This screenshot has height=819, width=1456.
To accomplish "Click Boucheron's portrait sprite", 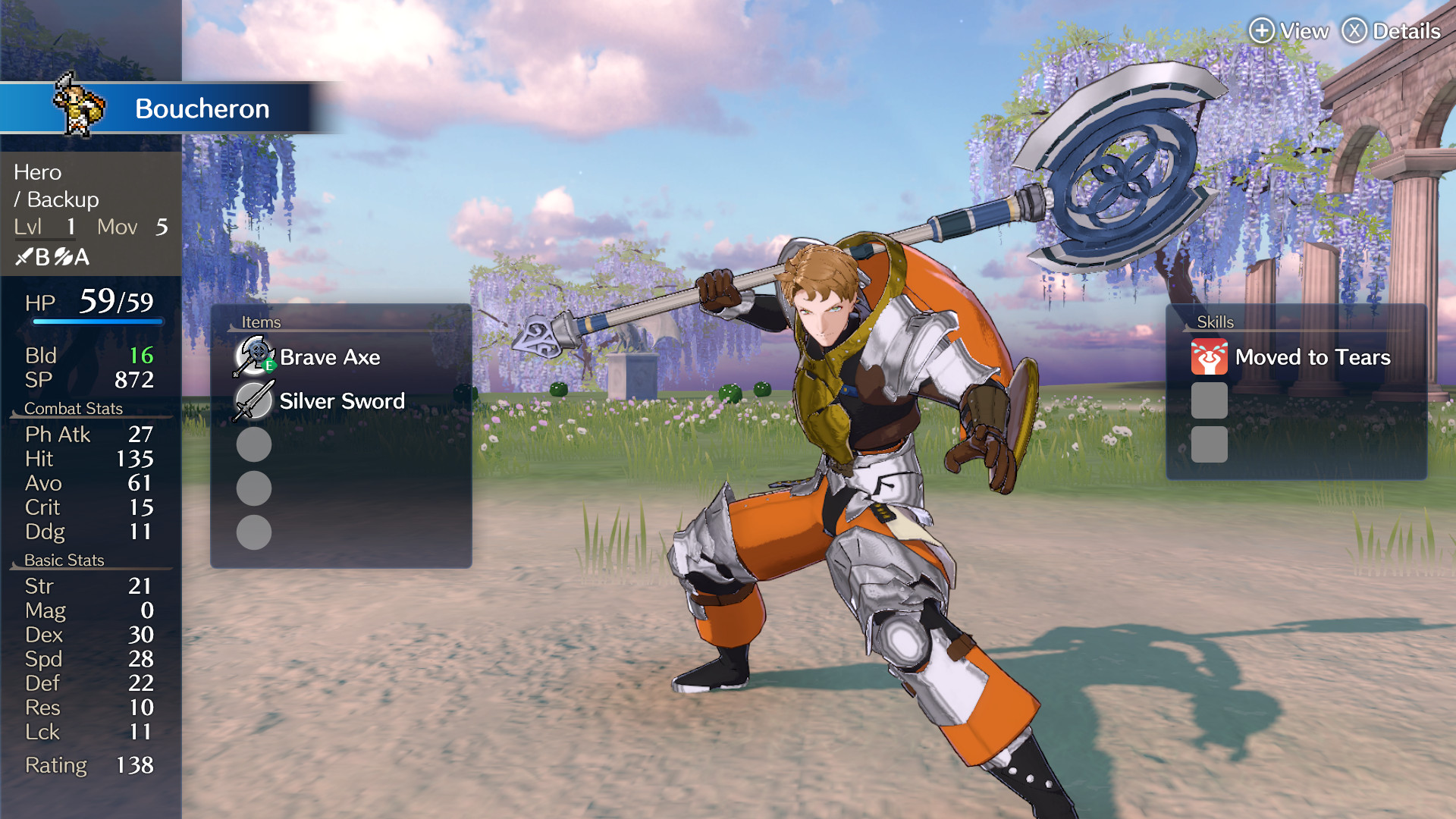I will pos(78,108).
